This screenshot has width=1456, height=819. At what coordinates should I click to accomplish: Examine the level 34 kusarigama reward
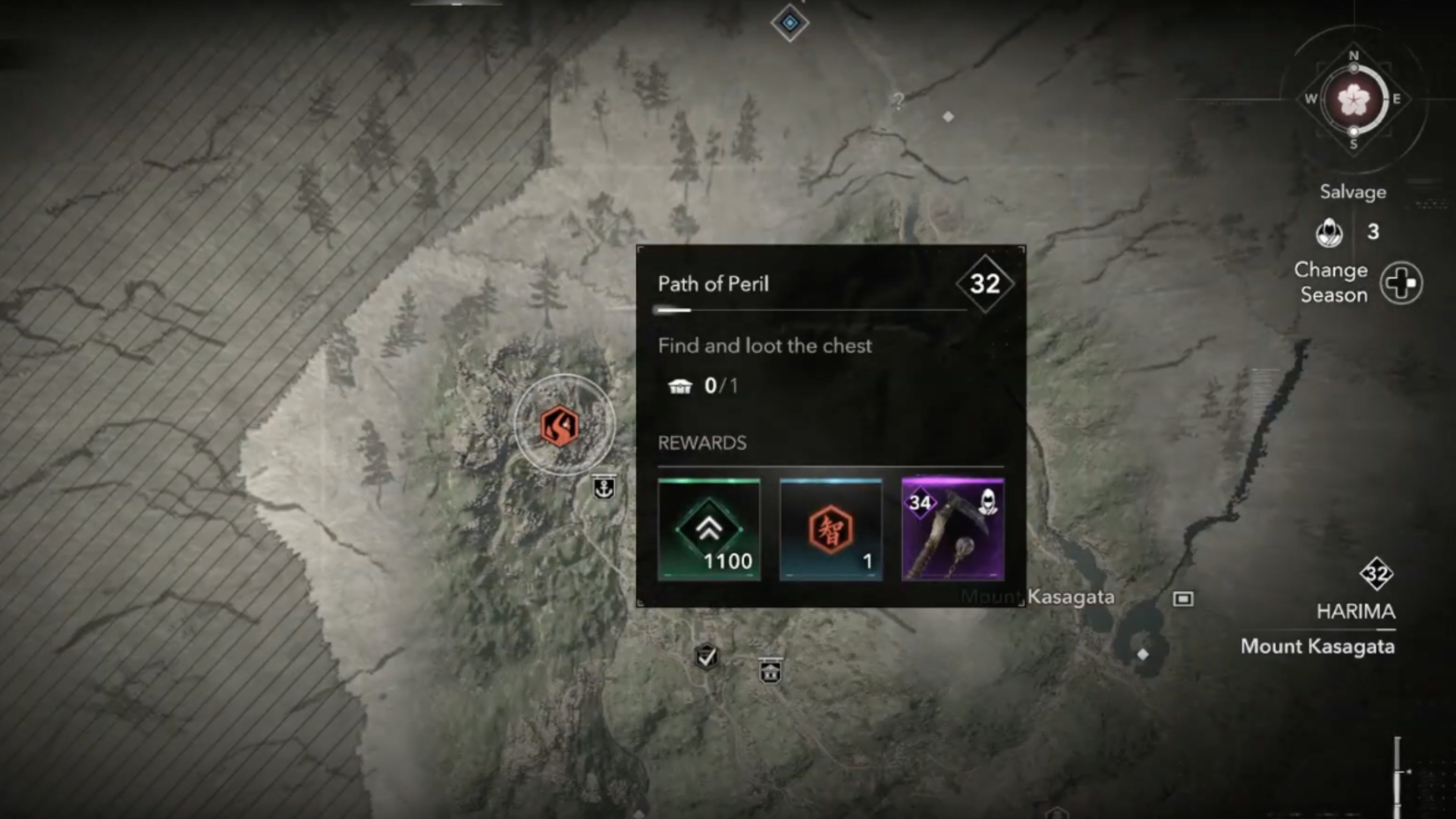(x=952, y=529)
